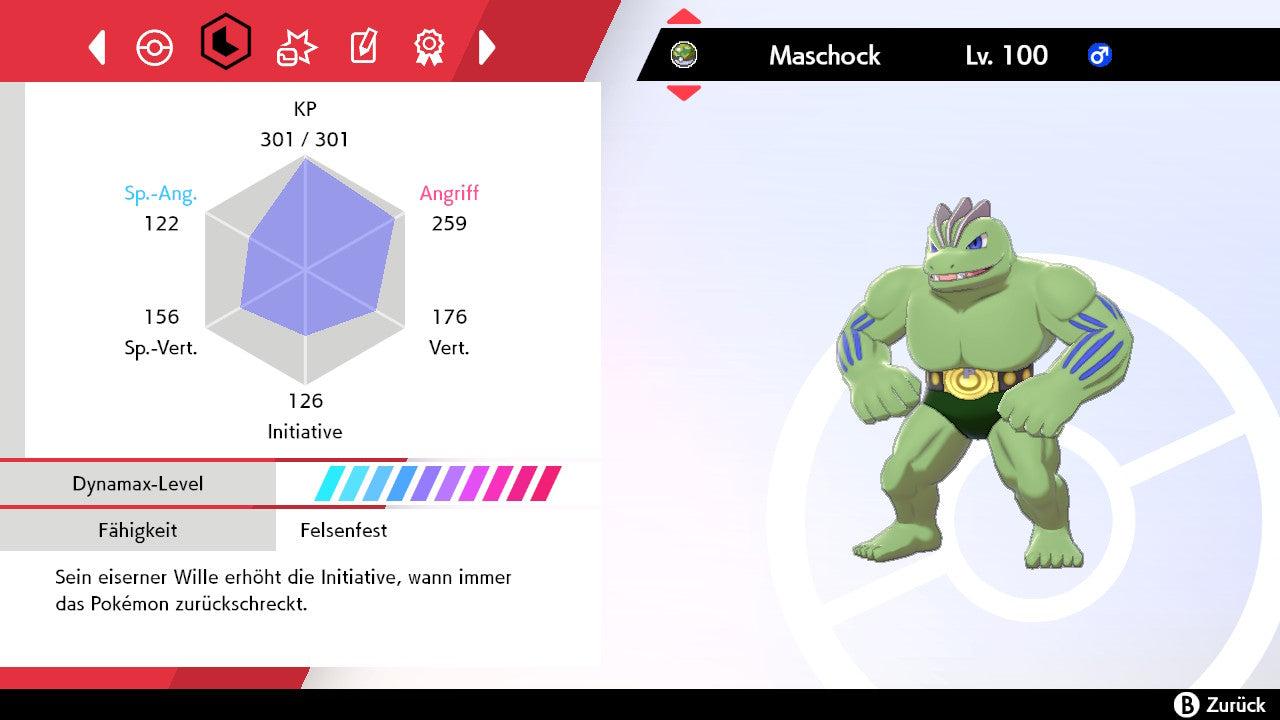Go to the next summary page arrow
1280x720 pixels.
pyautogui.click(x=487, y=47)
